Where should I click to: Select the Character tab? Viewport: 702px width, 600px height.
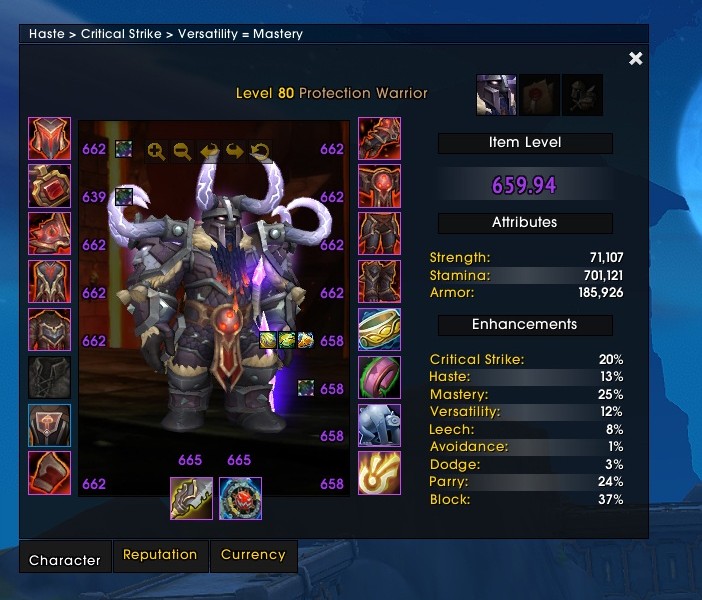coord(65,559)
